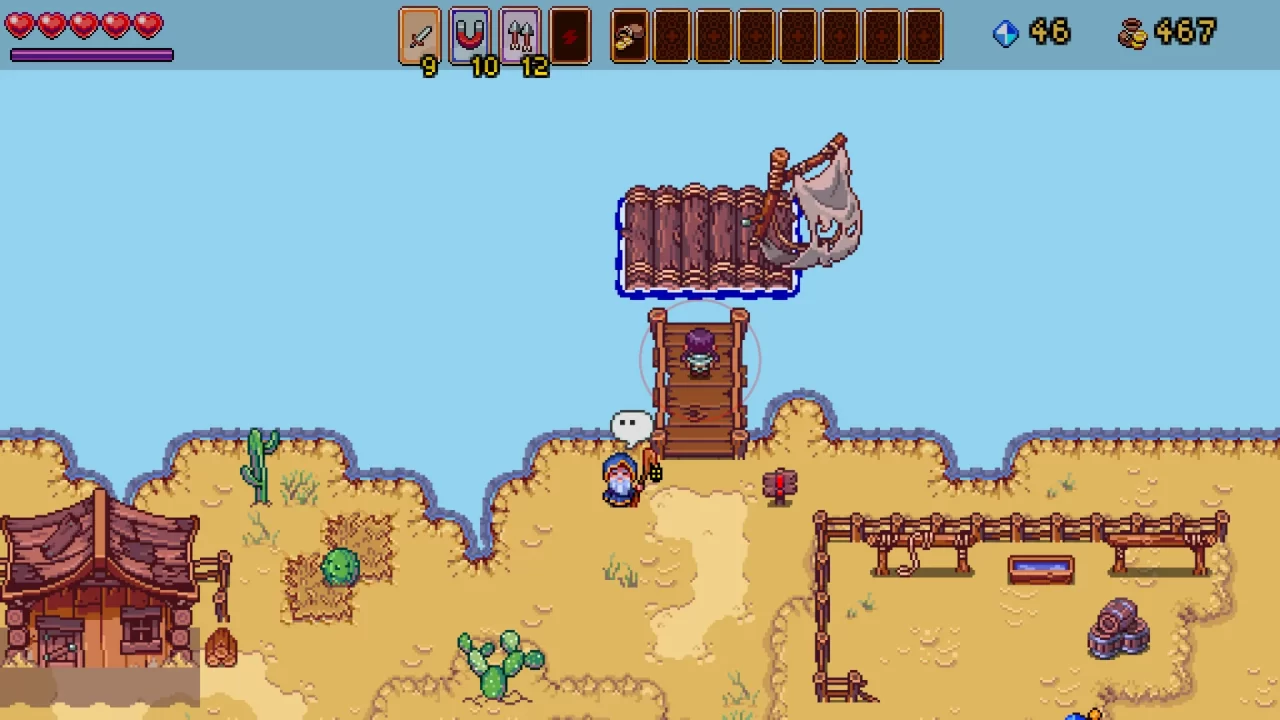Click the purple progress bar under the hearts
This screenshot has height=720, width=1280.
91,55
